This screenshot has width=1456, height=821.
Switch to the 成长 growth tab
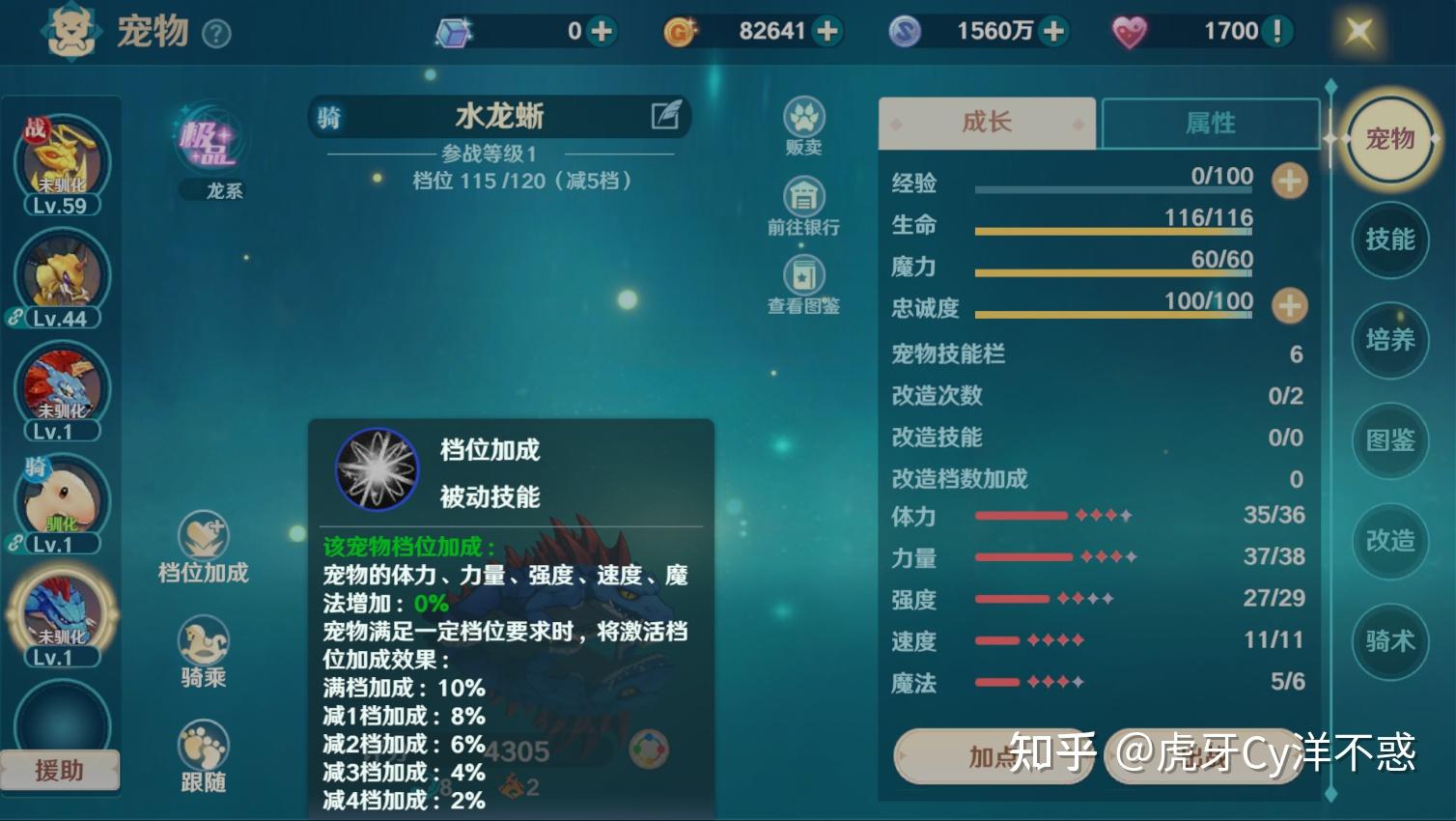(x=986, y=123)
